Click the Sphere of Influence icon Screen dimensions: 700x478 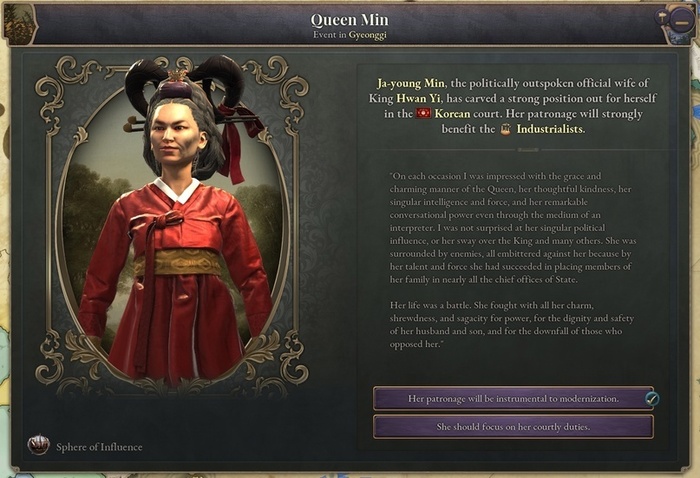click(x=39, y=445)
